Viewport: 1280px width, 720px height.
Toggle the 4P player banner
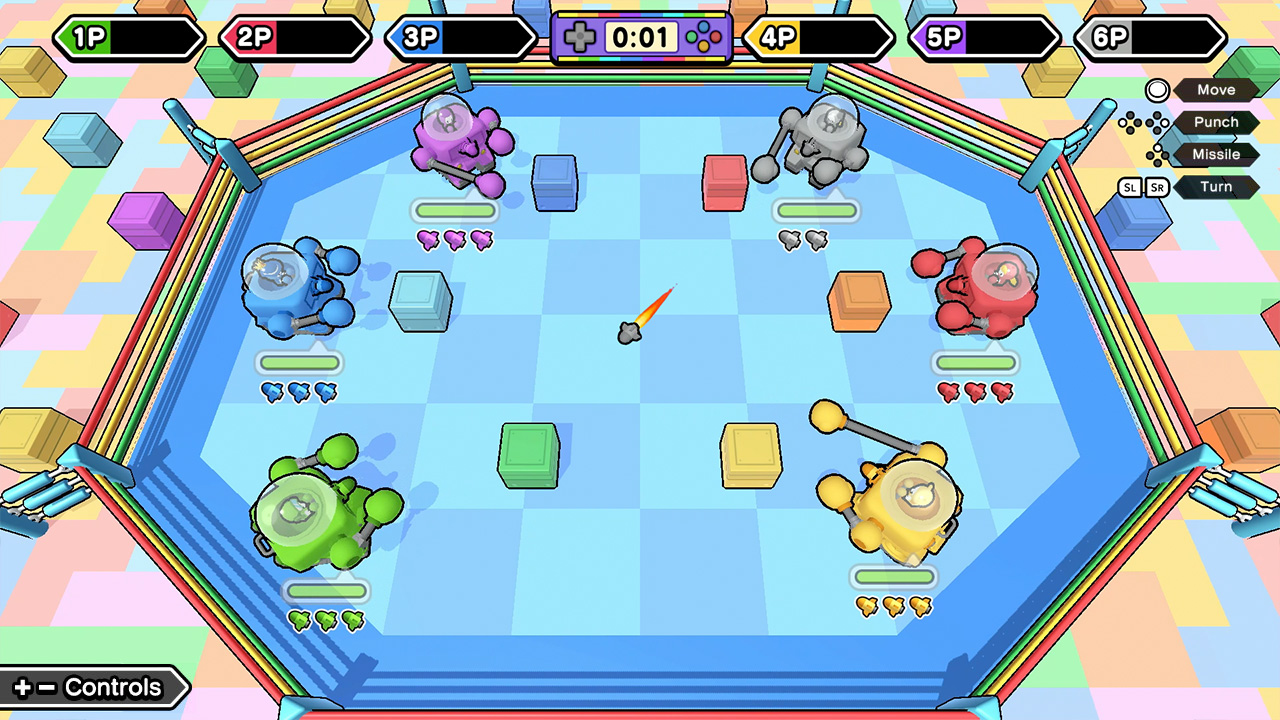point(815,38)
